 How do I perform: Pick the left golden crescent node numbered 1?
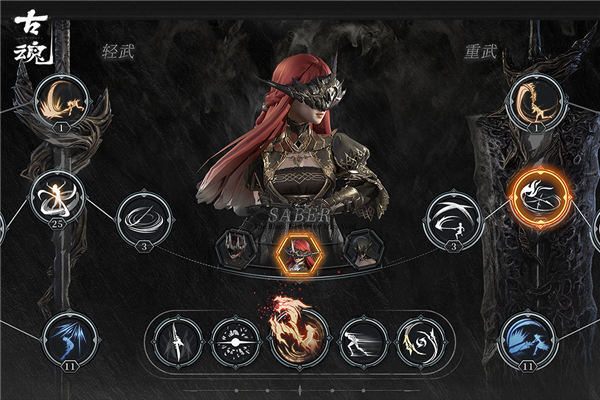[62, 100]
